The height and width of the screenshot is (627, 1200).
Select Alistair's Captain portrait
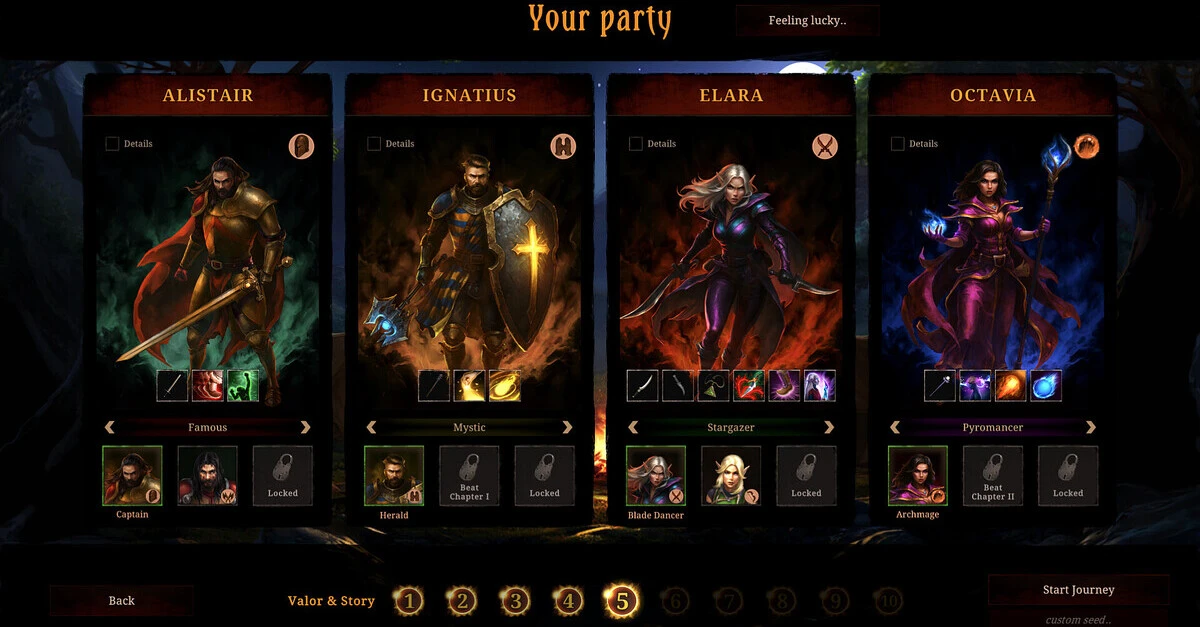[x=132, y=476]
